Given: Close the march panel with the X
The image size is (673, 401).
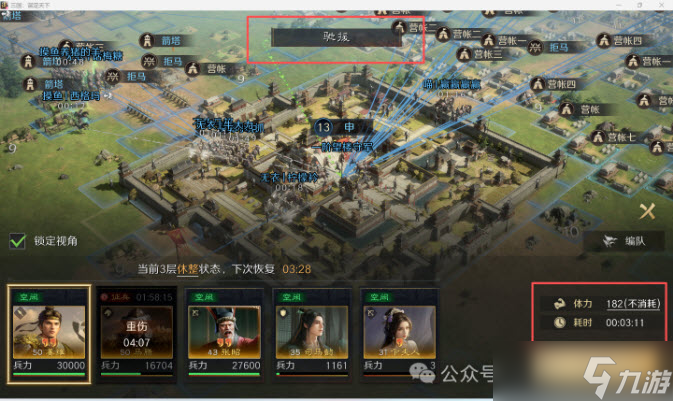Looking at the screenshot, I should click(648, 210).
